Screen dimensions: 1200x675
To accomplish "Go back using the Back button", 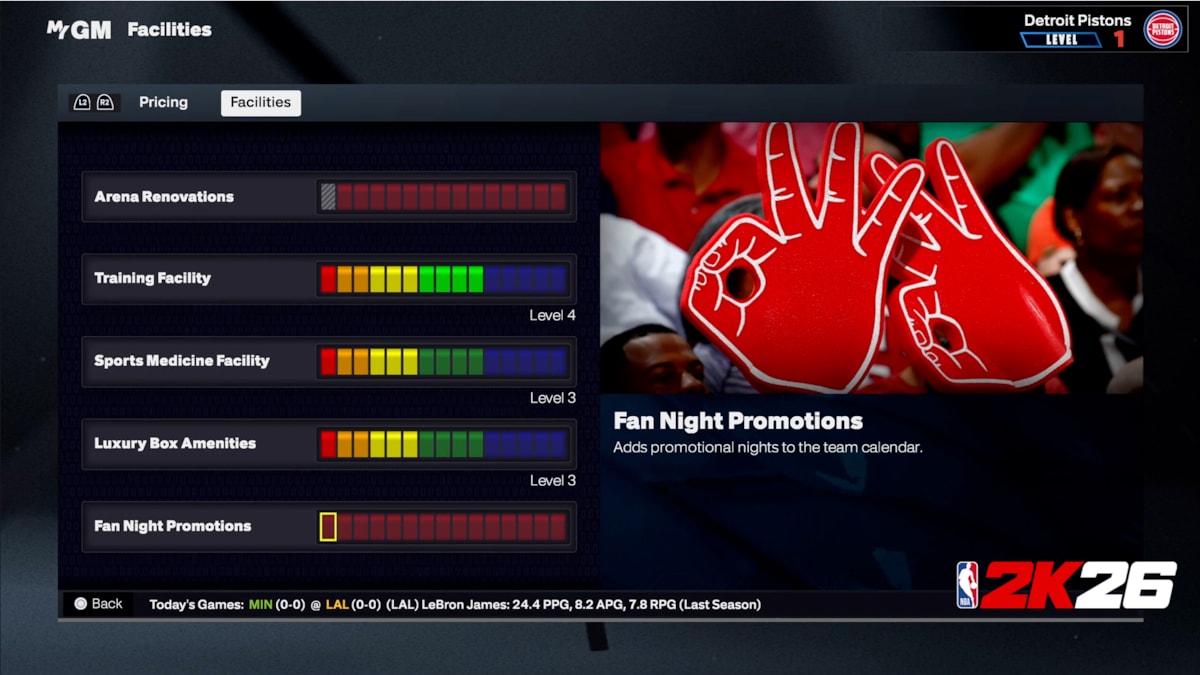I will [x=97, y=604].
